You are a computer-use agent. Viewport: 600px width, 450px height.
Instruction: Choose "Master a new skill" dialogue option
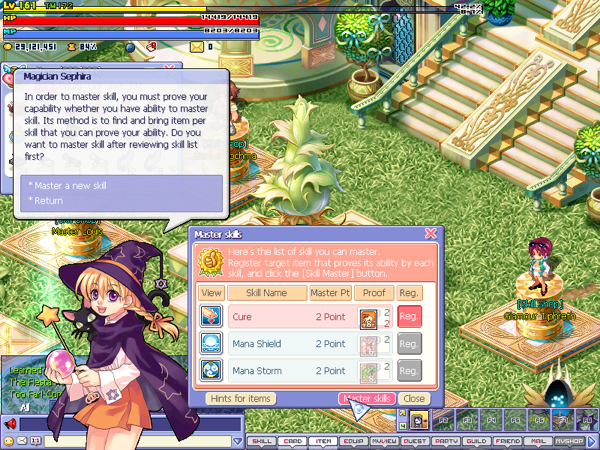(68, 186)
